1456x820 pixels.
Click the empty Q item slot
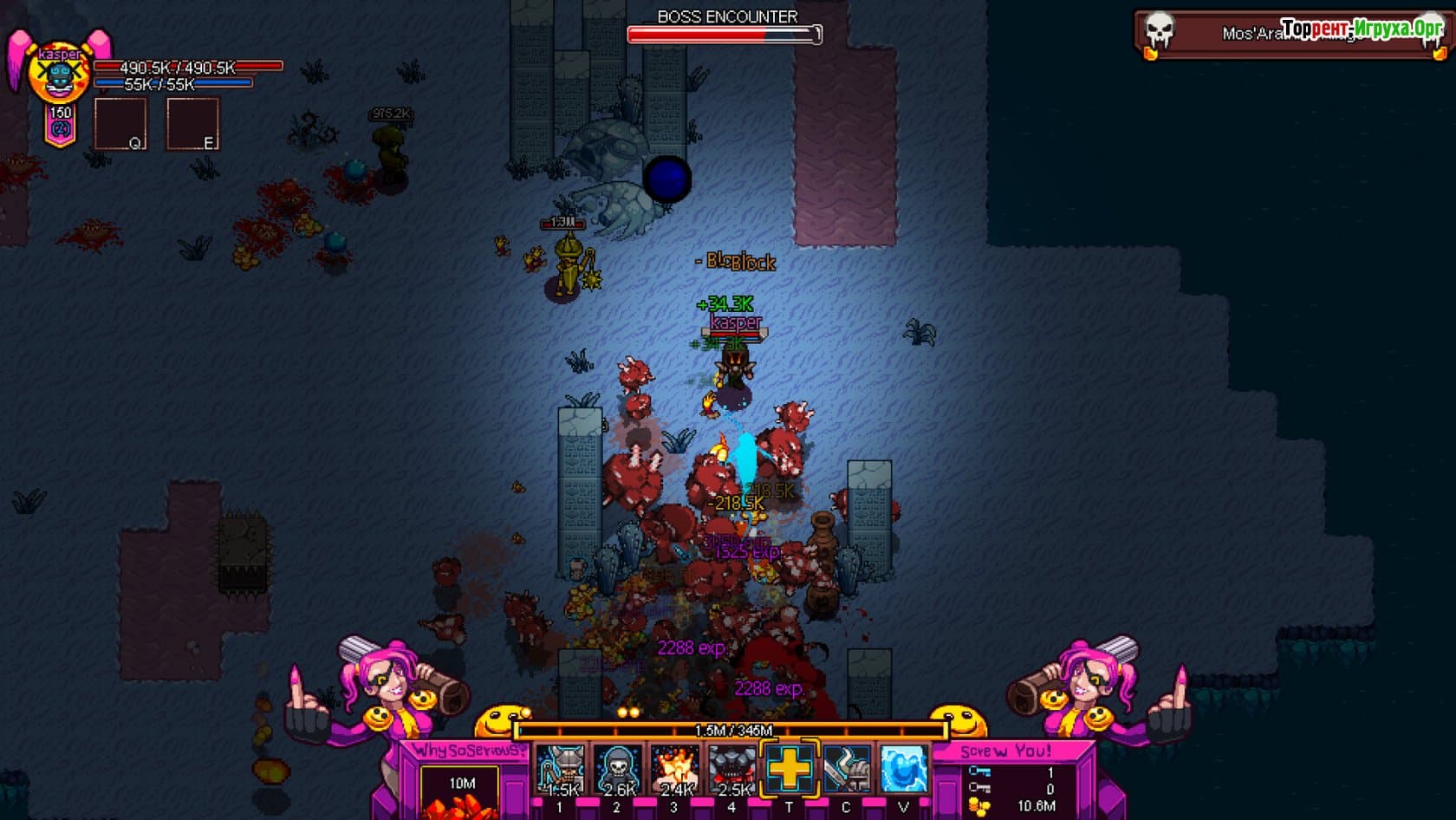click(x=120, y=124)
